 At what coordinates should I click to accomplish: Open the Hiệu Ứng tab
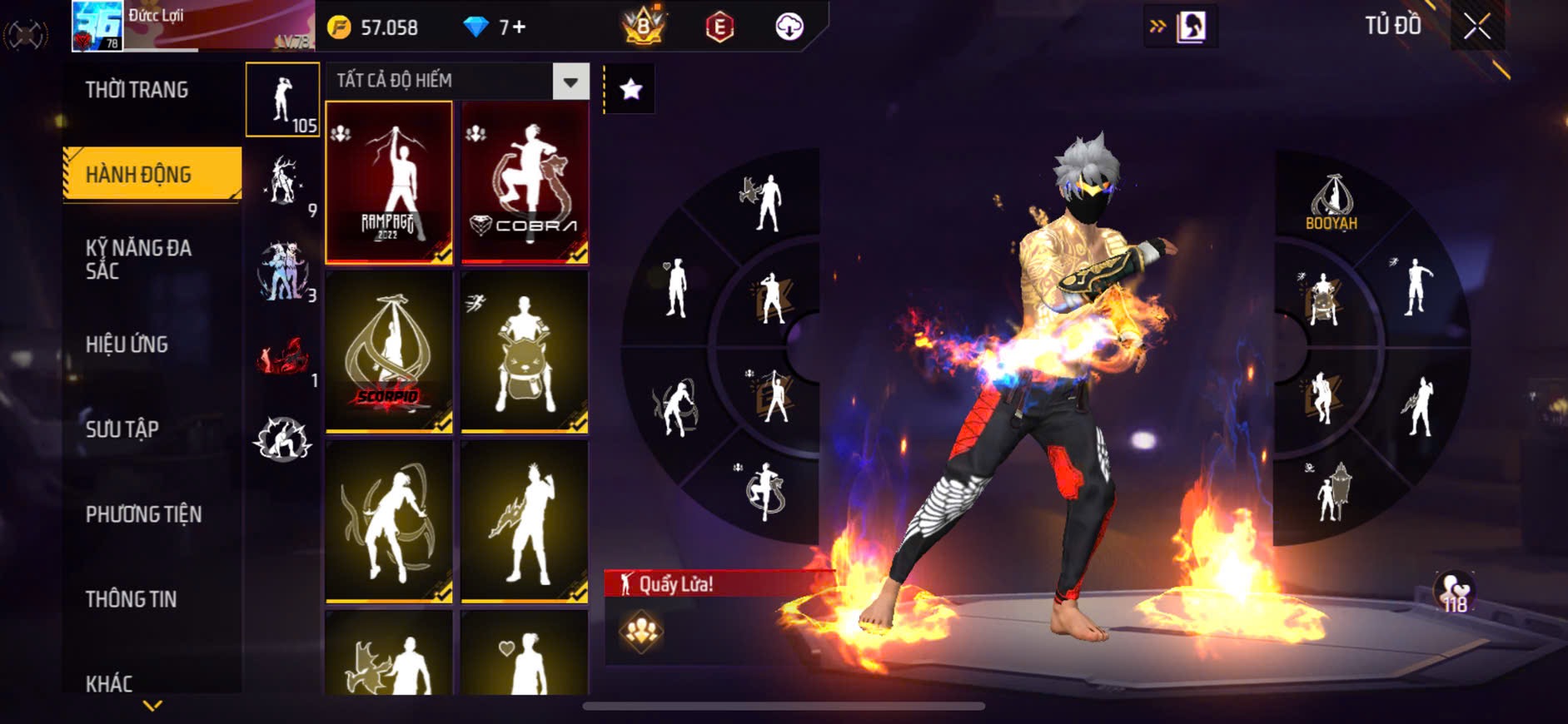pos(127,345)
